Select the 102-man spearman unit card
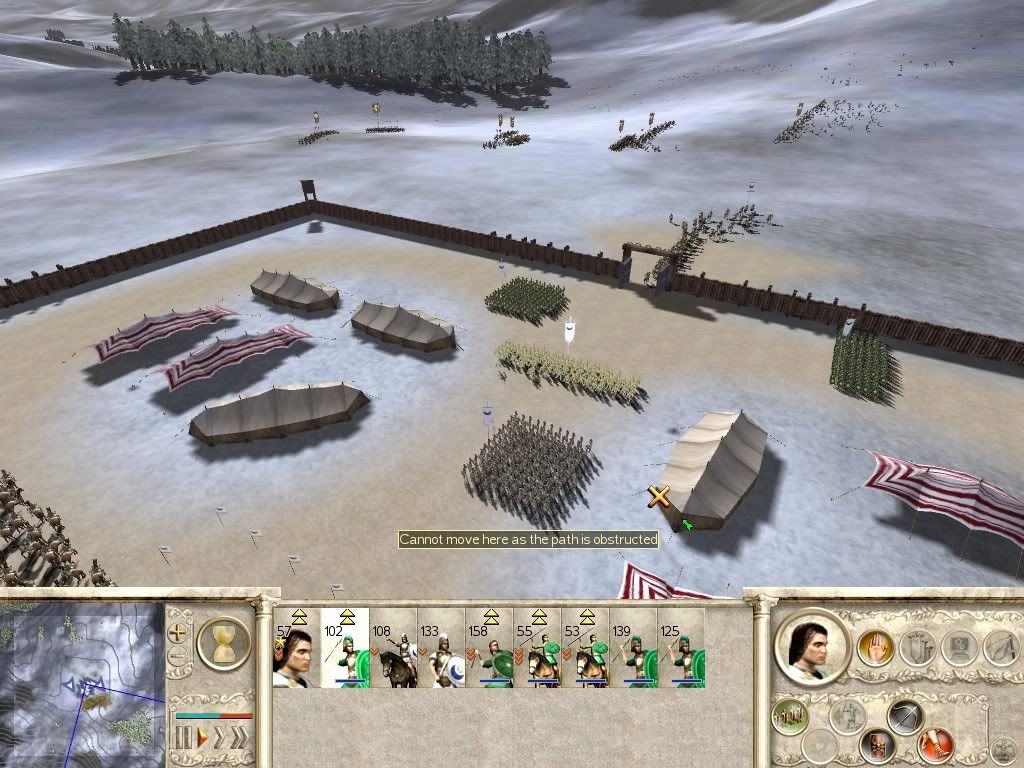Screen dimensions: 1024x768 point(344,648)
